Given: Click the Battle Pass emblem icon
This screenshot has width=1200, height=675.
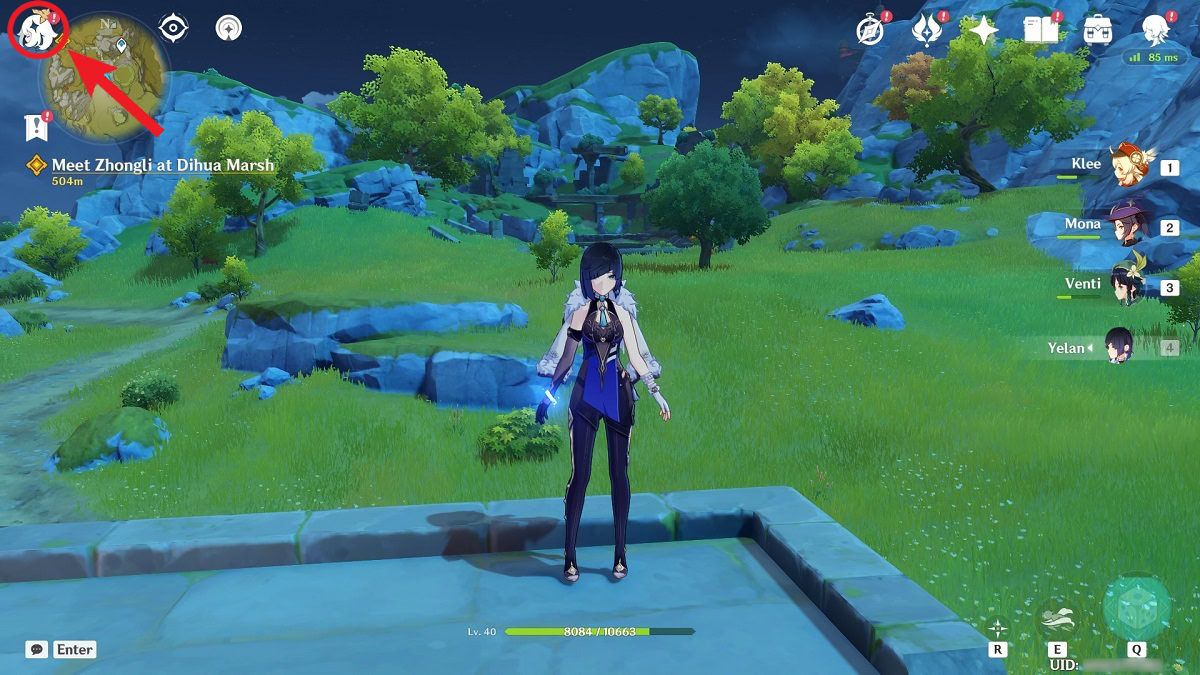Looking at the screenshot, I should 927,30.
